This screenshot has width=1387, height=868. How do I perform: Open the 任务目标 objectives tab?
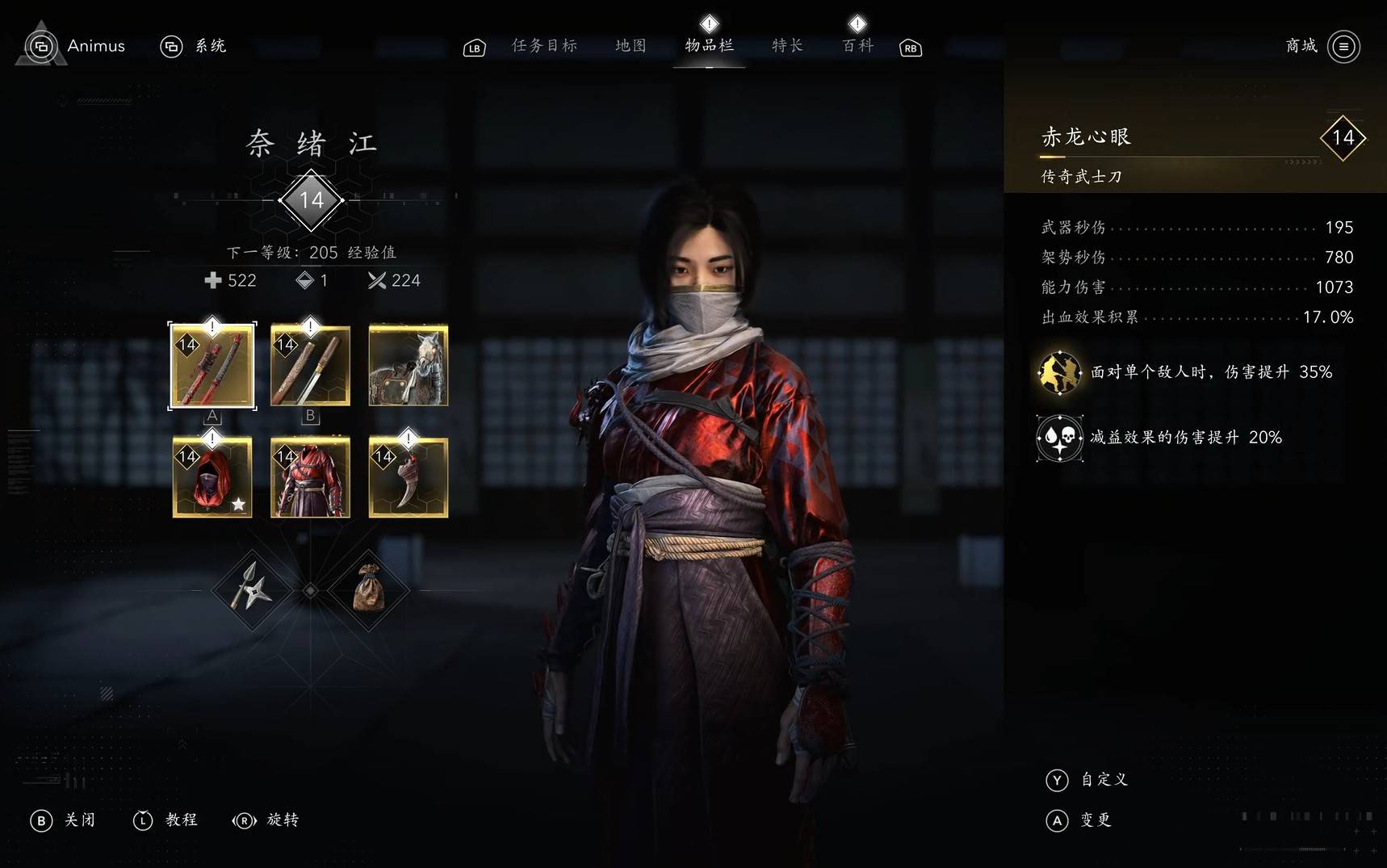point(544,46)
